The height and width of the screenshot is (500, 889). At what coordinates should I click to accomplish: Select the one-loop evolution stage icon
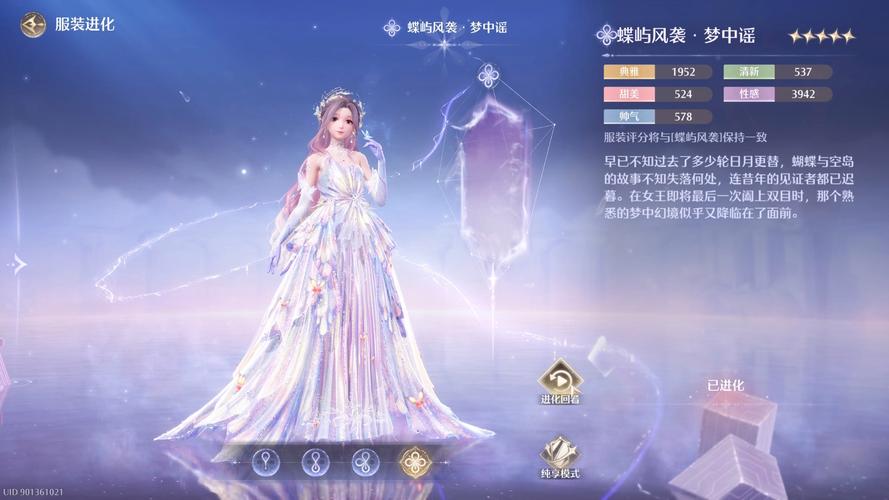(266, 462)
